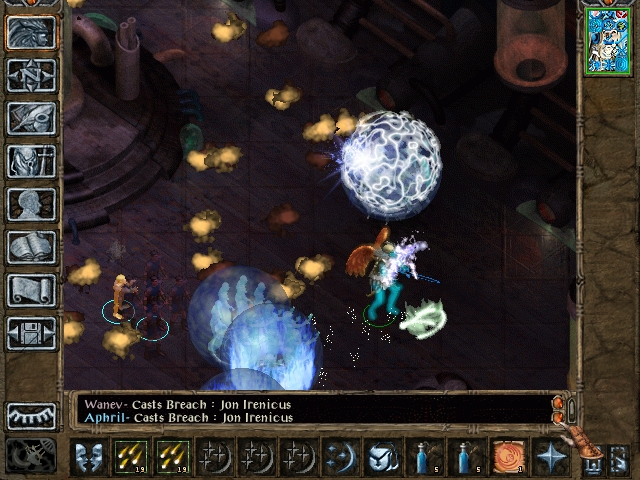Click the twin masks icon on the action bar
Image resolution: width=640 pixels, height=480 pixels.
(89, 457)
